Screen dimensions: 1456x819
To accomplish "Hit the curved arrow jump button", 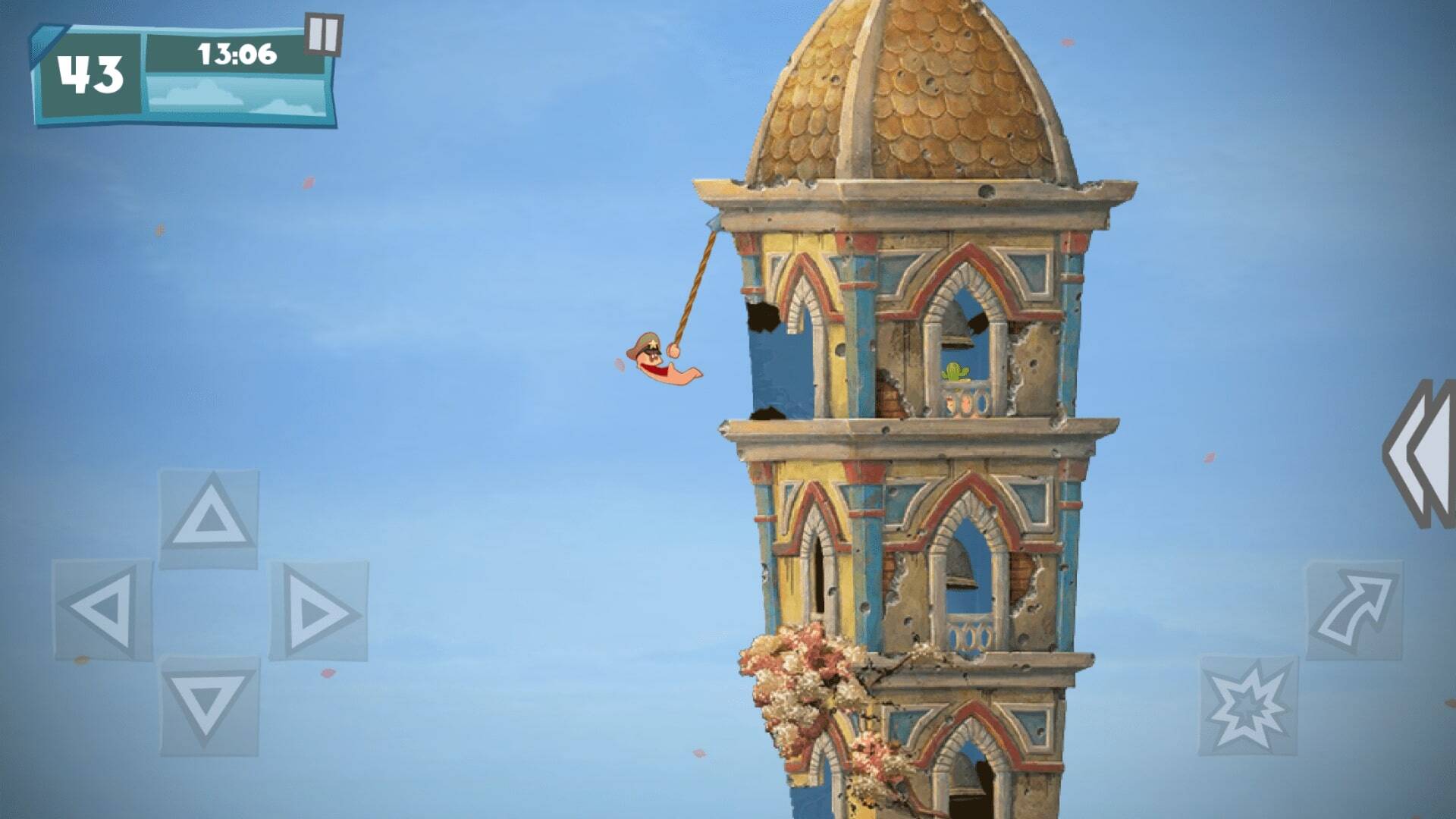I will [1354, 610].
